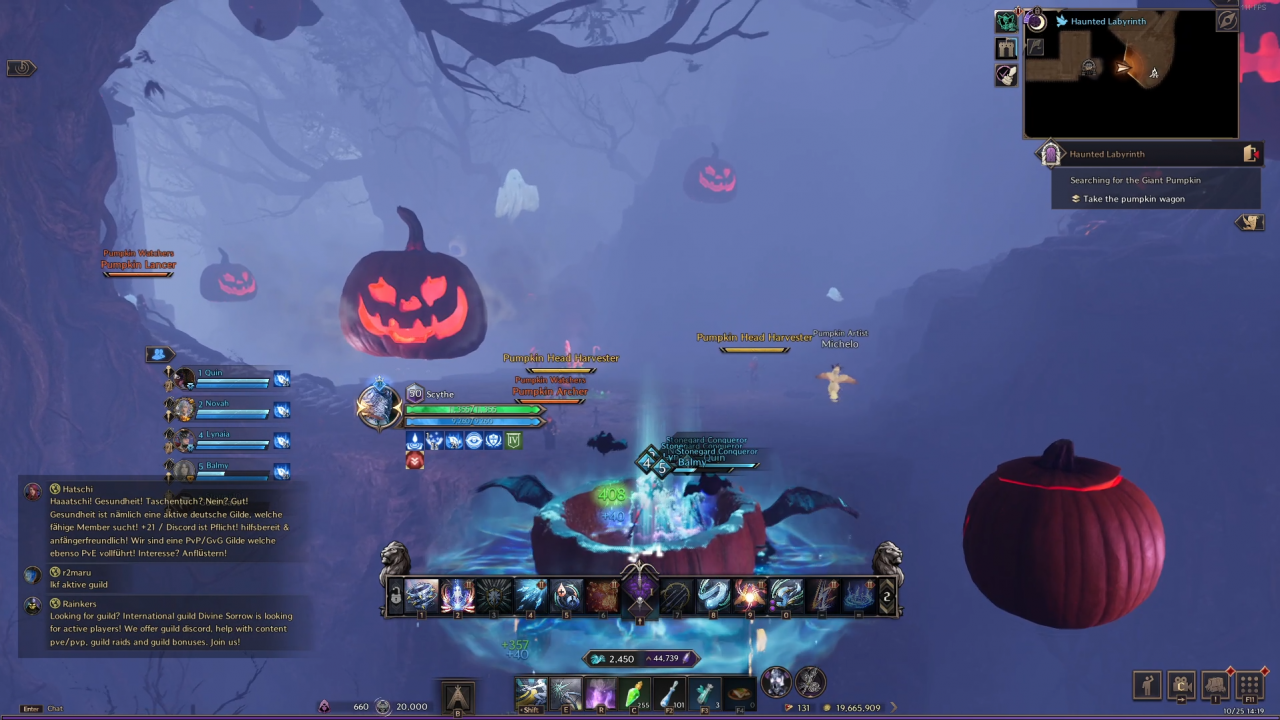This screenshot has width=1280, height=720.
Task: Click the green pet icon above the minimap
Action: [1006, 21]
